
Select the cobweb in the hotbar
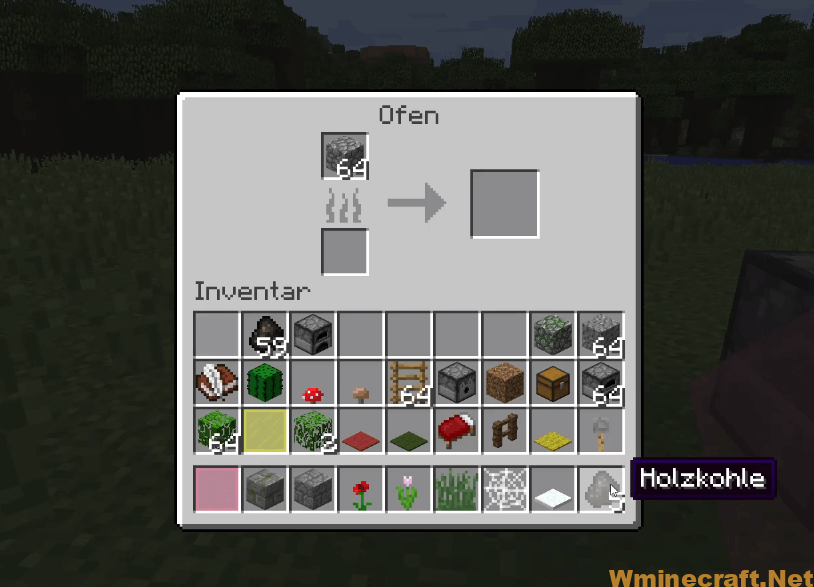point(505,489)
